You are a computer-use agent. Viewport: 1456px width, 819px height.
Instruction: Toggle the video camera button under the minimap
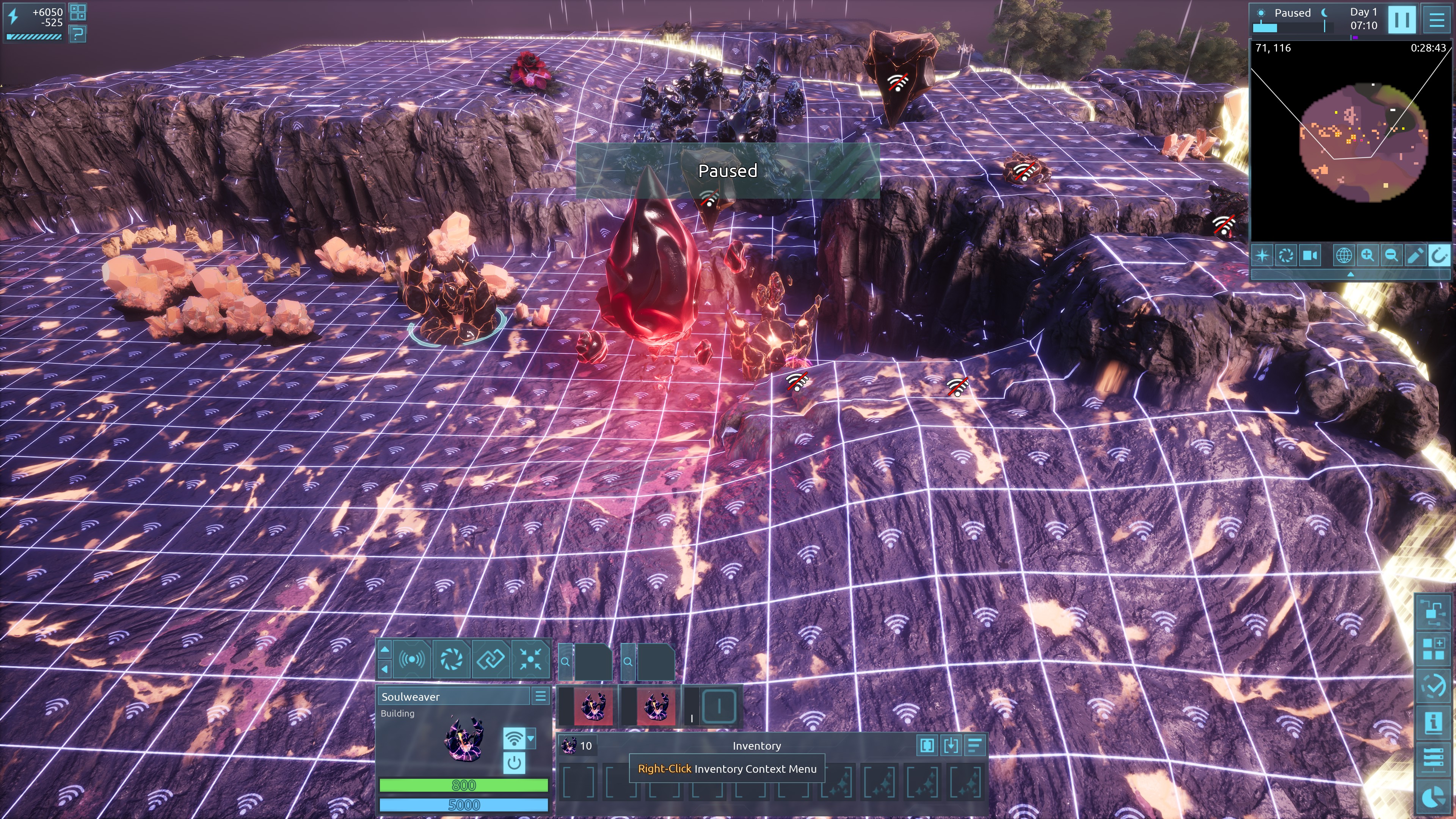pos(1310,256)
